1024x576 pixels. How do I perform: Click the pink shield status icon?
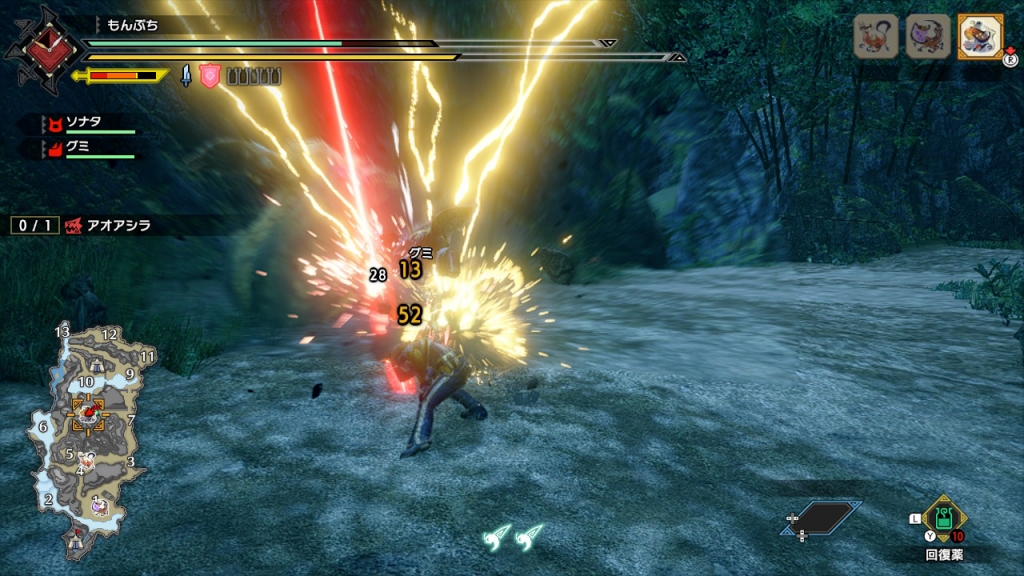209,76
